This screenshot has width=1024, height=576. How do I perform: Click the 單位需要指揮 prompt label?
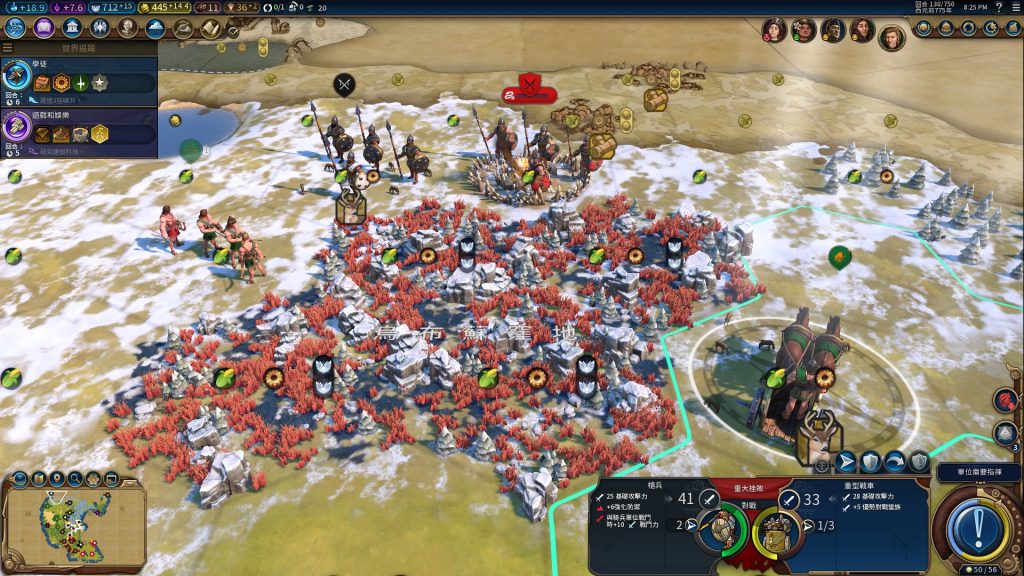pos(977,471)
